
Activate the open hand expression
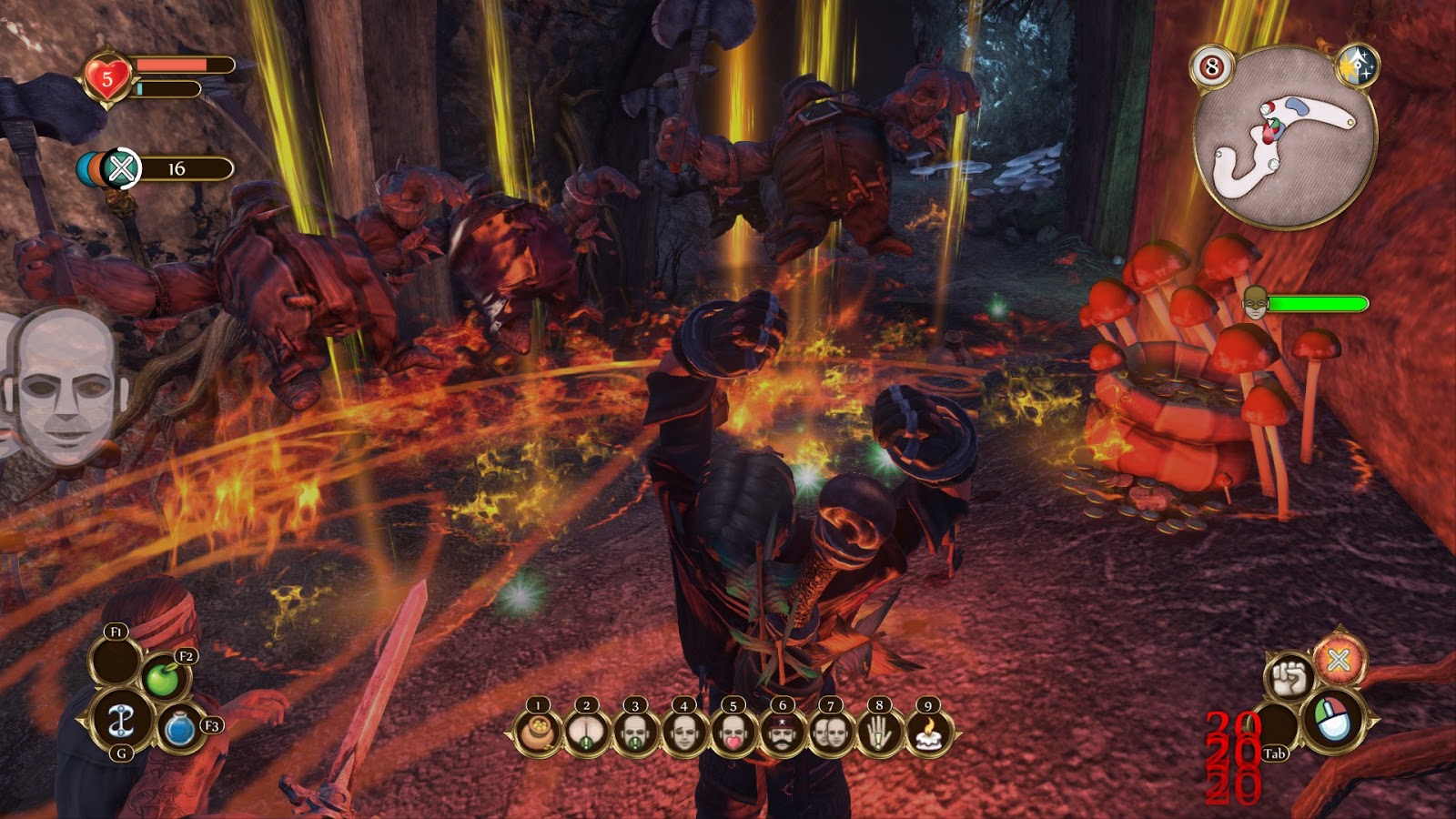point(878,731)
